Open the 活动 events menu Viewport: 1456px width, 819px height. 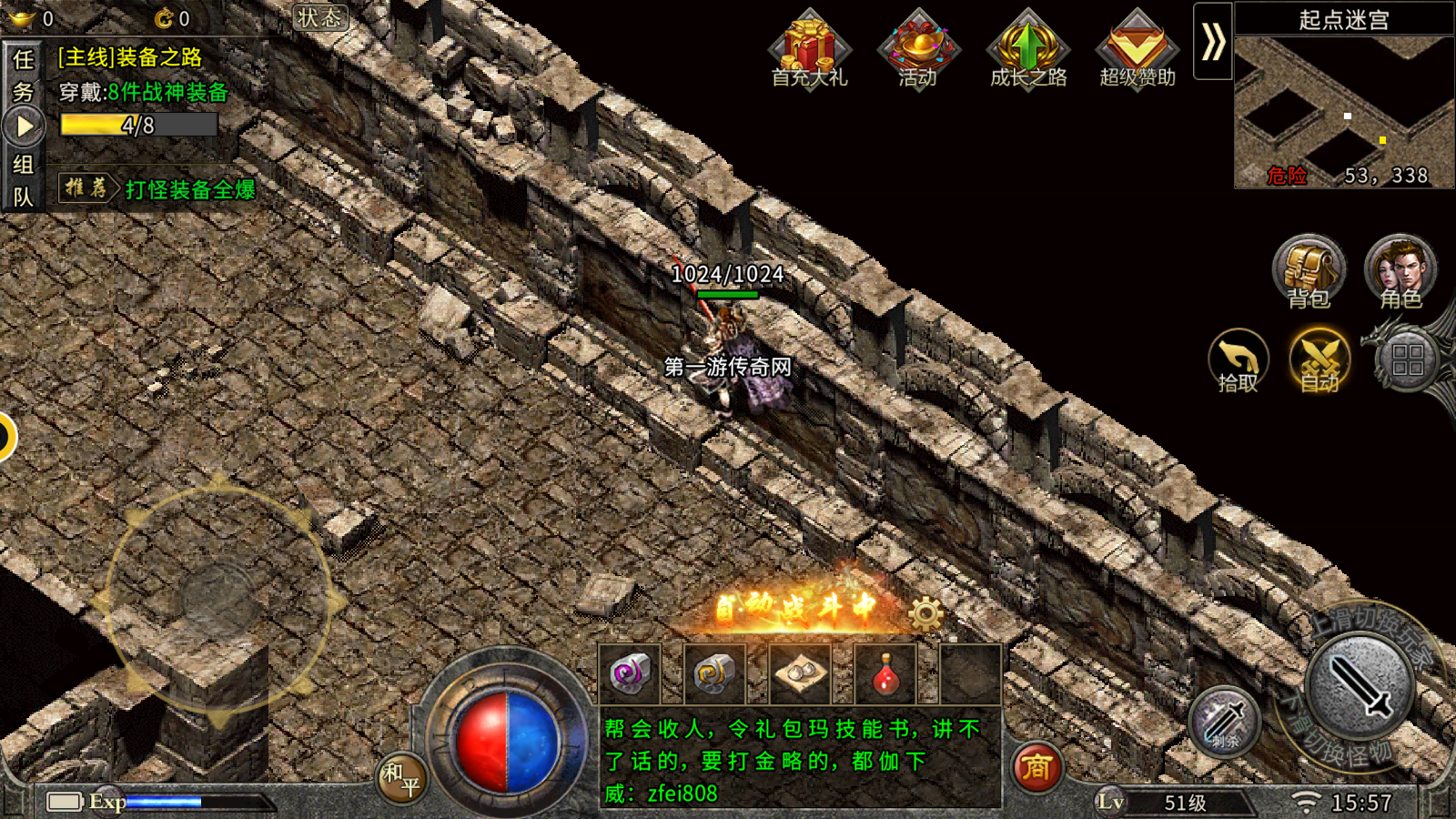pos(918,50)
